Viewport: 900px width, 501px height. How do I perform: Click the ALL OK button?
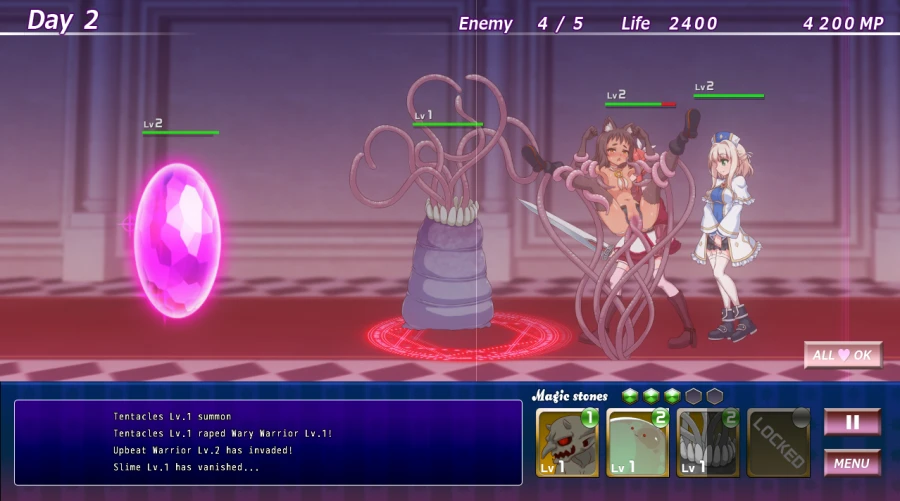[843, 355]
